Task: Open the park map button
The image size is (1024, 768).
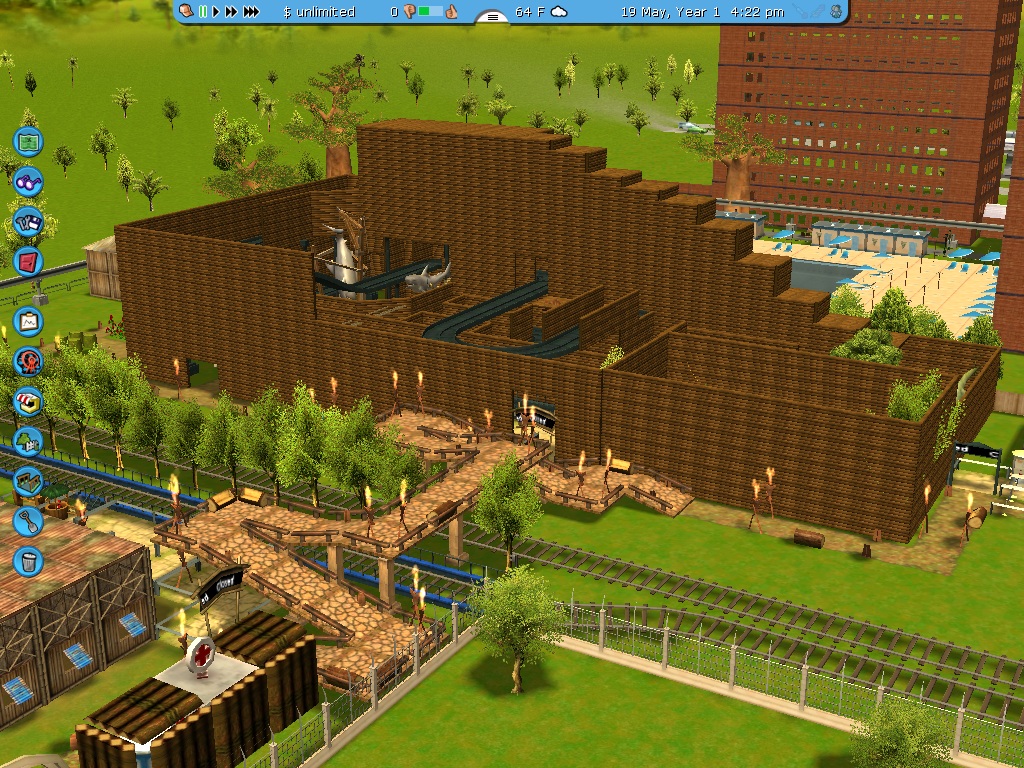Action: pos(28,142)
